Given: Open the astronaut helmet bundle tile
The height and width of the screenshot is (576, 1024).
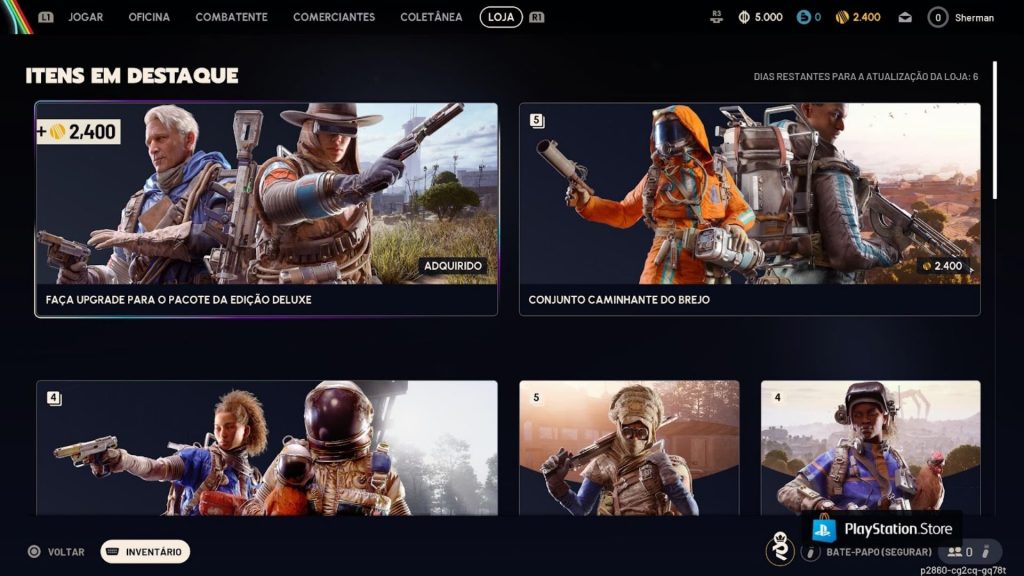Looking at the screenshot, I should [266, 447].
